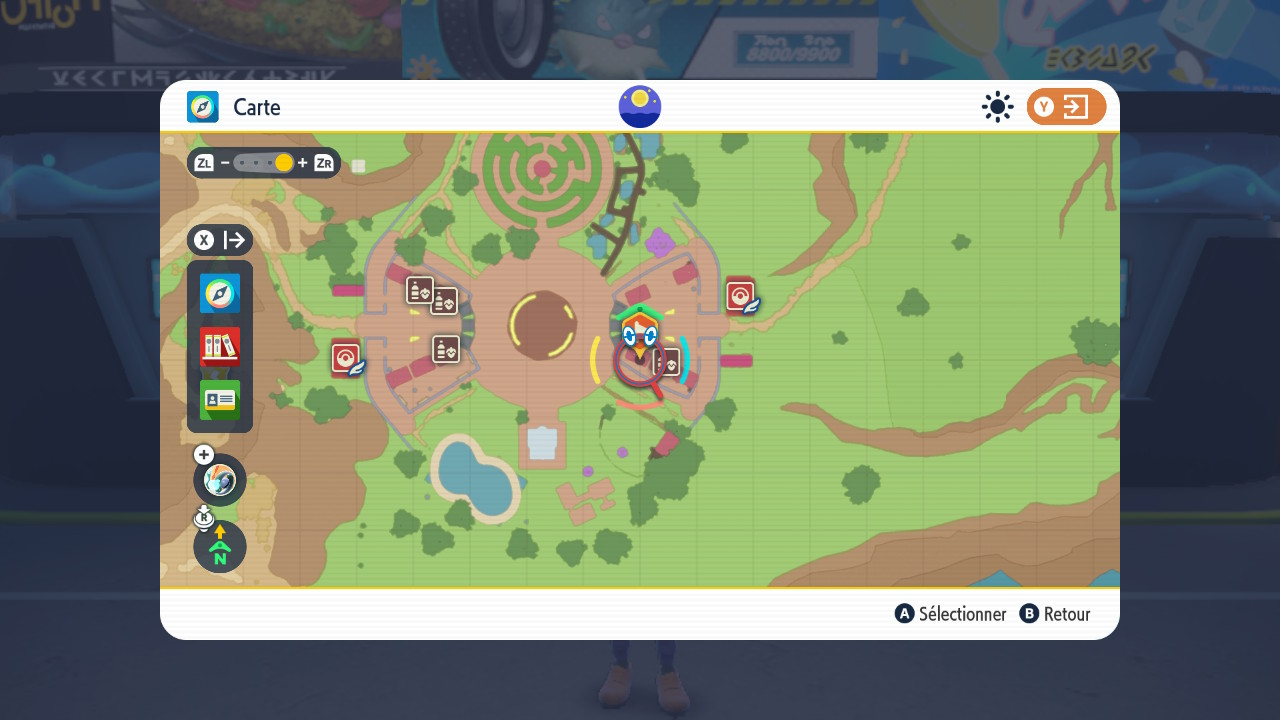The image size is (1280, 720).
Task: Expand the side panel with the arrow button
Action: (x=220, y=240)
